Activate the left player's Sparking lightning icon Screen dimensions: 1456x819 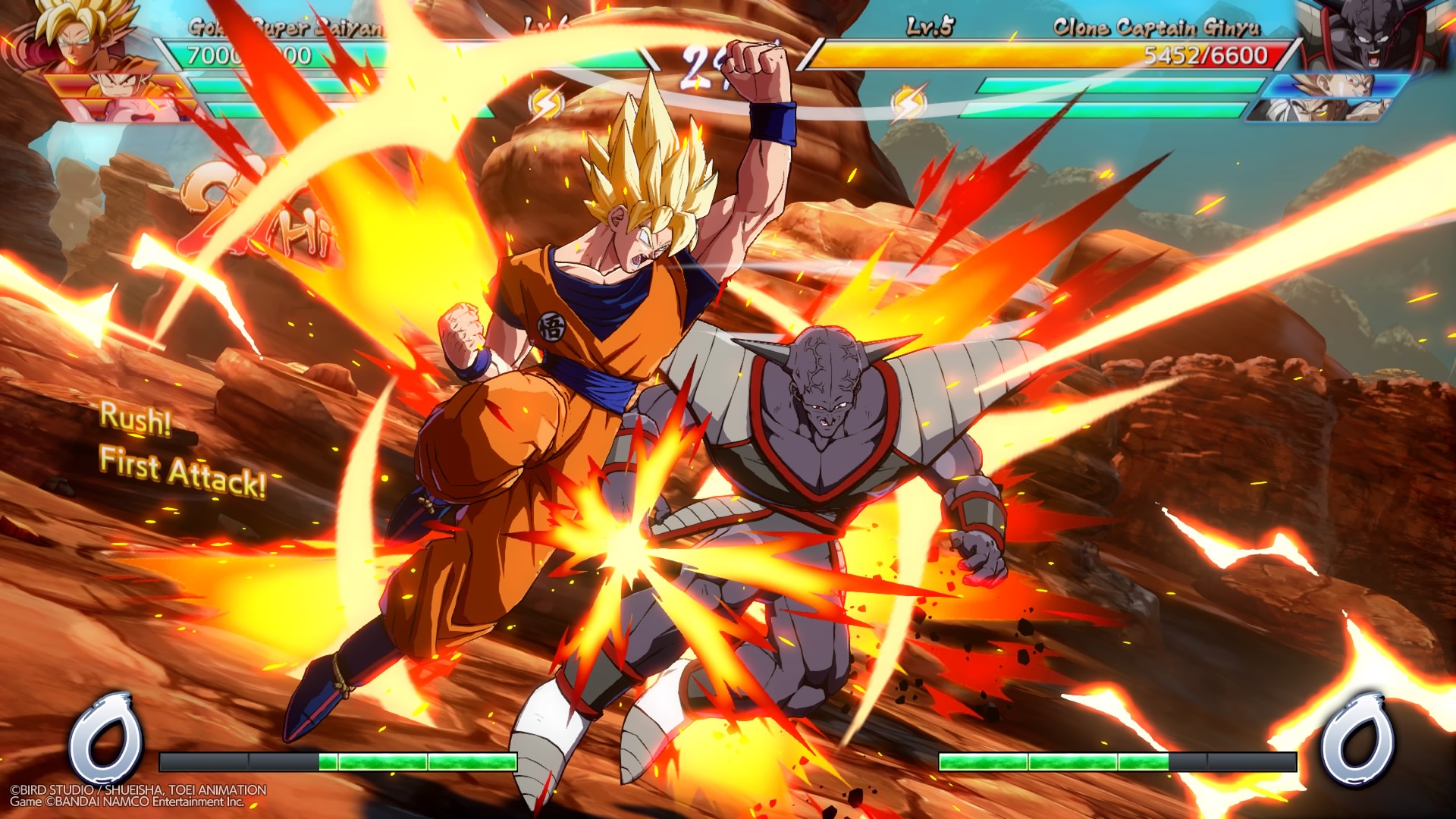coord(546,105)
